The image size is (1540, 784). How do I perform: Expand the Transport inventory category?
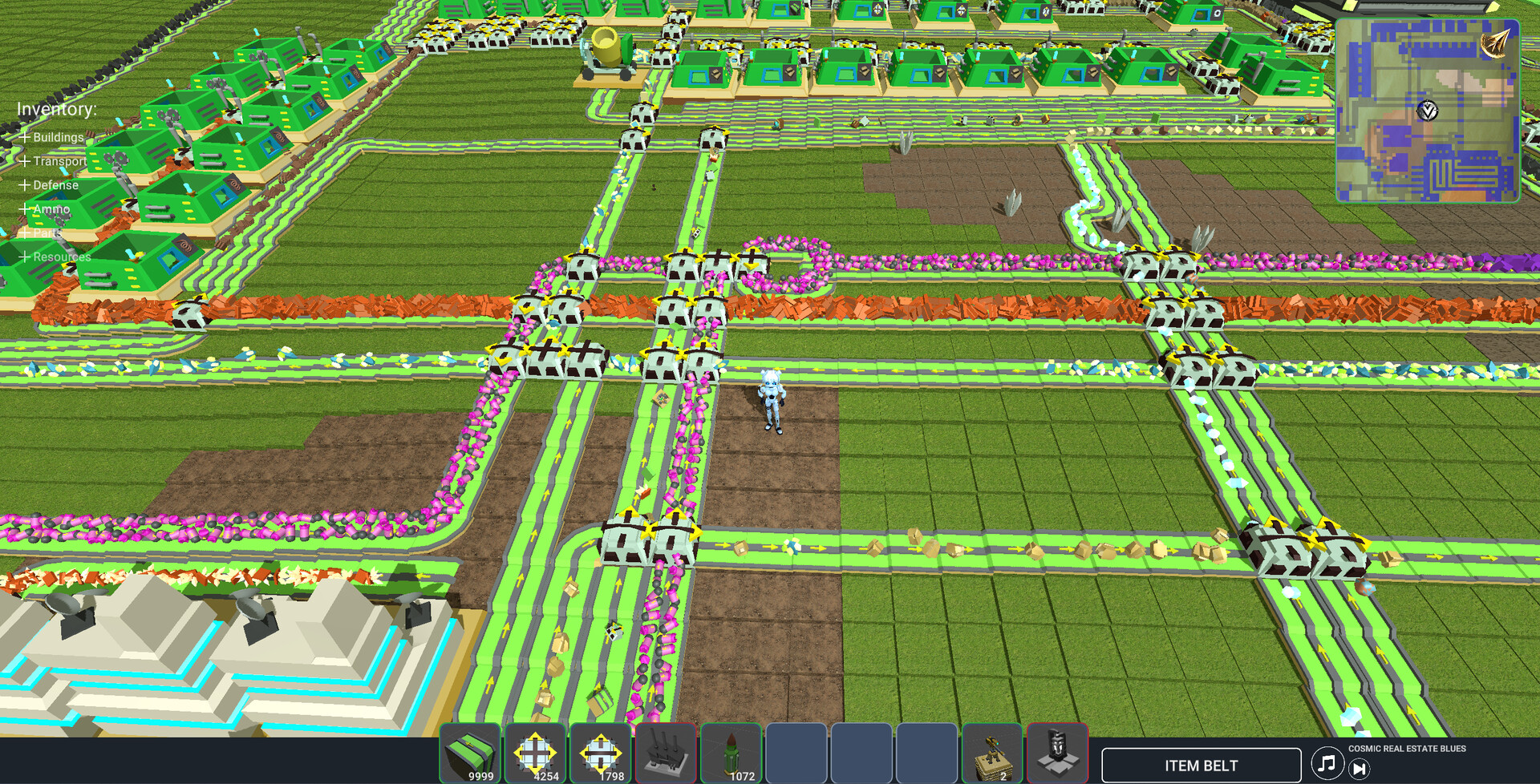coord(59,161)
